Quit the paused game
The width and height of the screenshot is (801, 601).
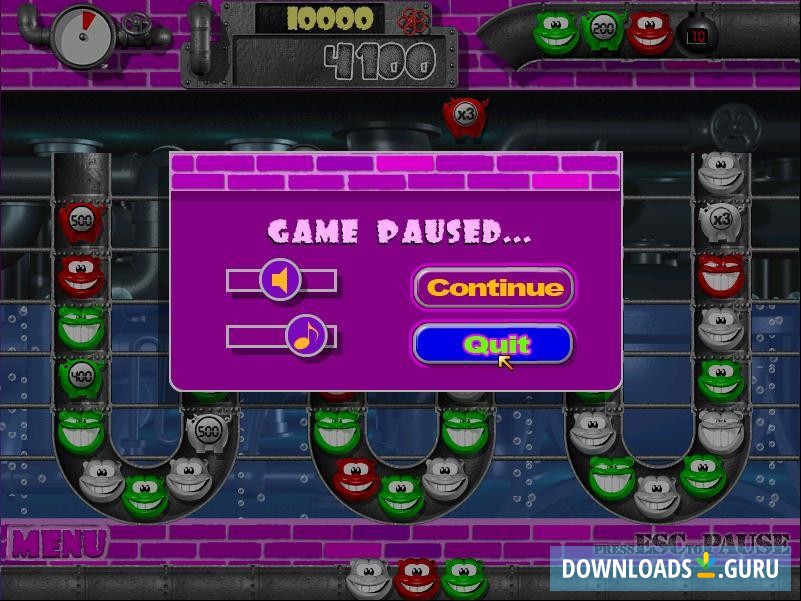click(x=492, y=344)
